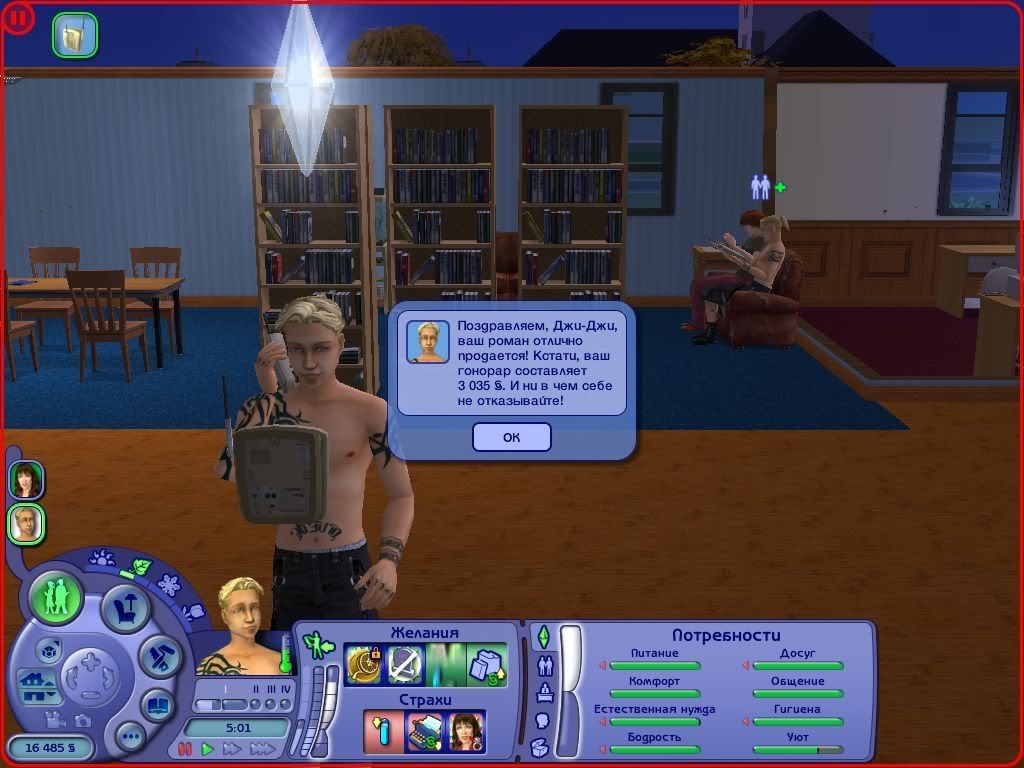Open Story mode with the book icon
The width and height of the screenshot is (1024, 768).
tap(157, 703)
